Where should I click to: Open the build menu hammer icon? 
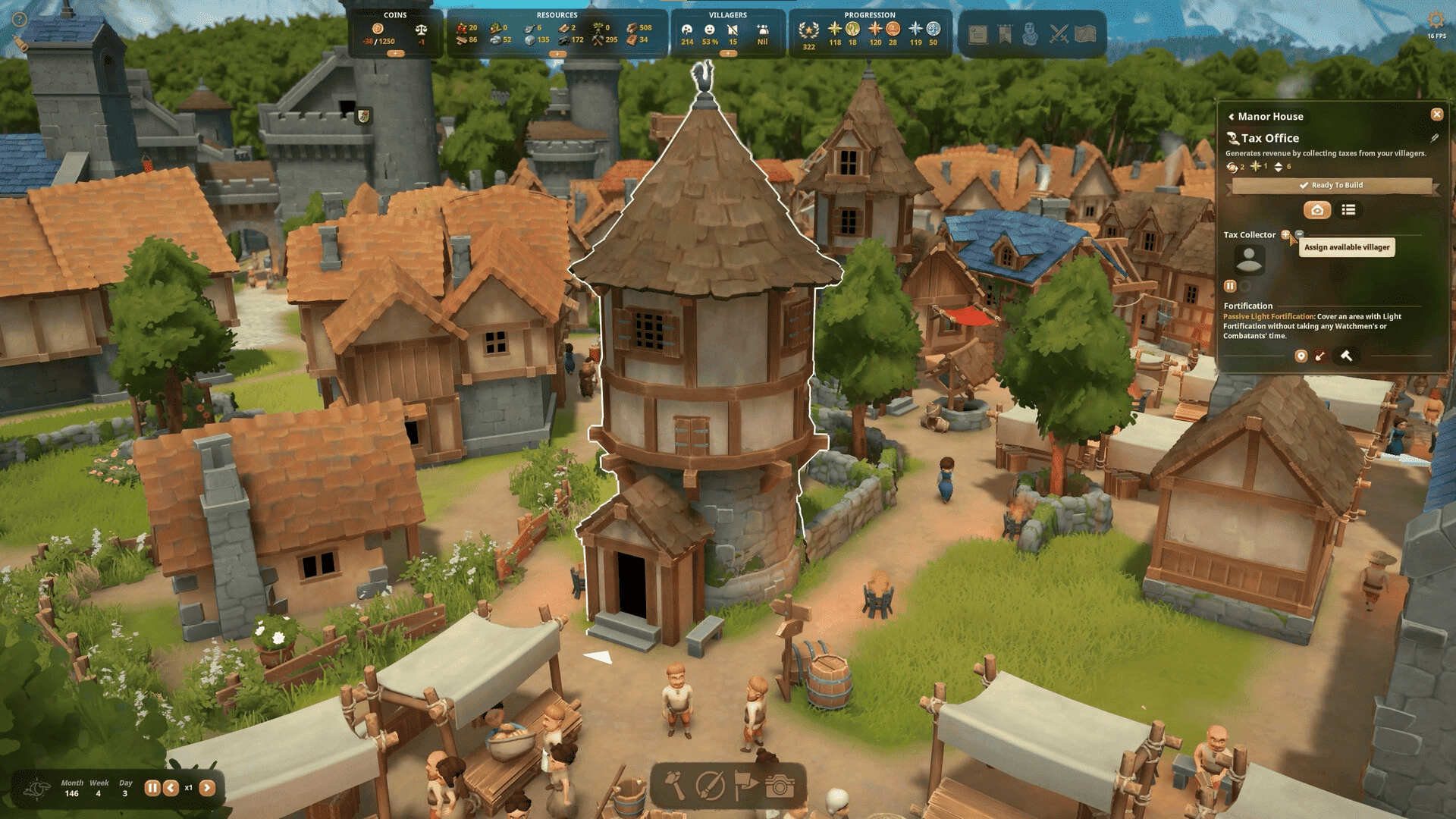click(674, 786)
